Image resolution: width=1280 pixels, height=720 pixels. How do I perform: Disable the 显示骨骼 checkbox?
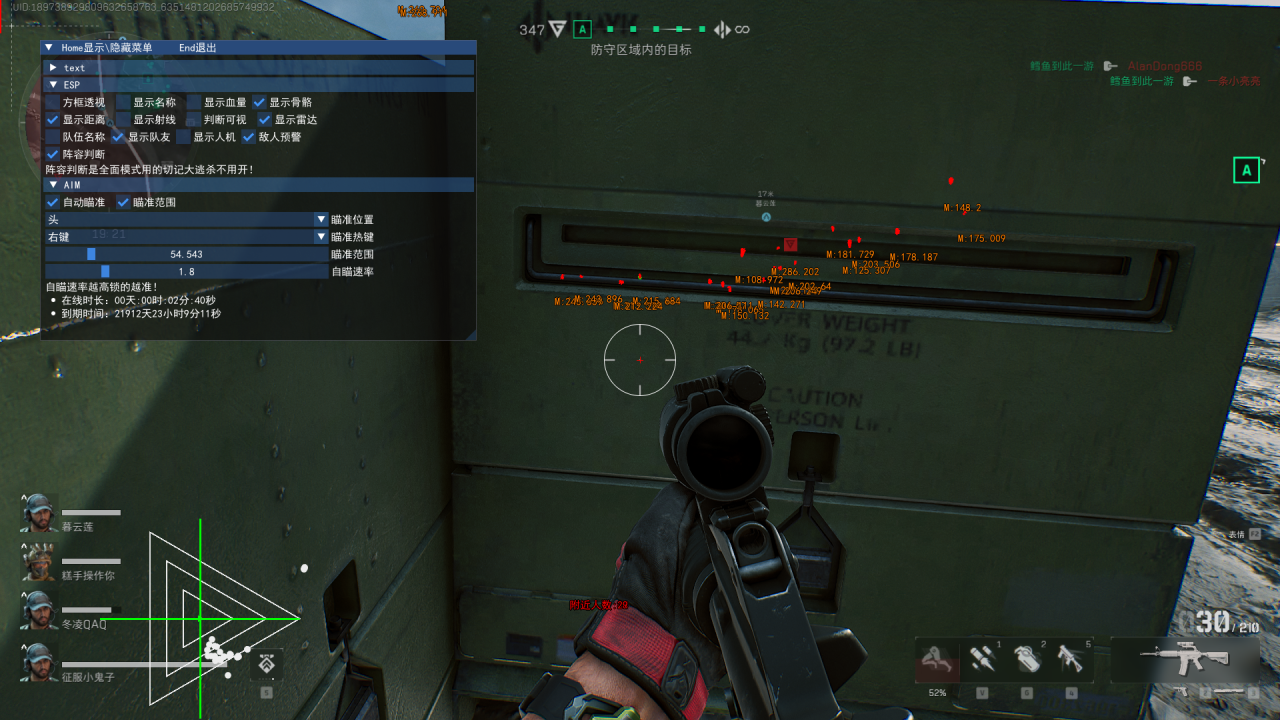(259, 102)
